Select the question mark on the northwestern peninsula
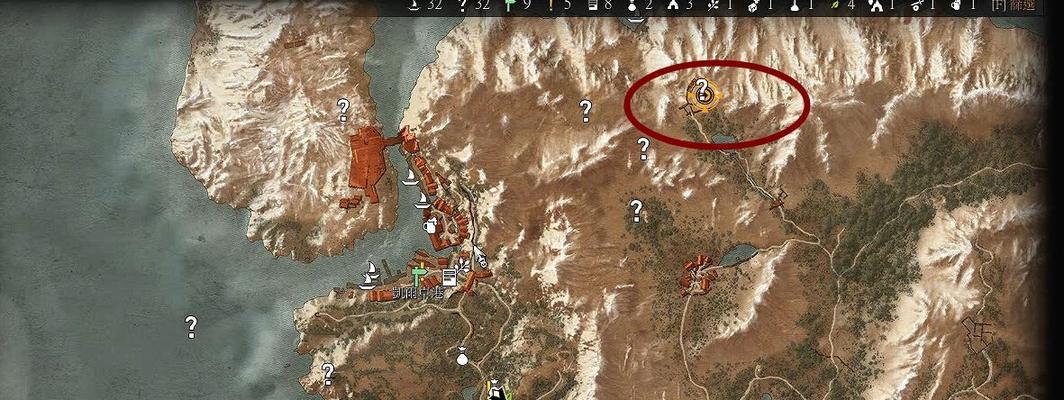Image resolution: width=1064 pixels, height=400 pixels. 343,108
